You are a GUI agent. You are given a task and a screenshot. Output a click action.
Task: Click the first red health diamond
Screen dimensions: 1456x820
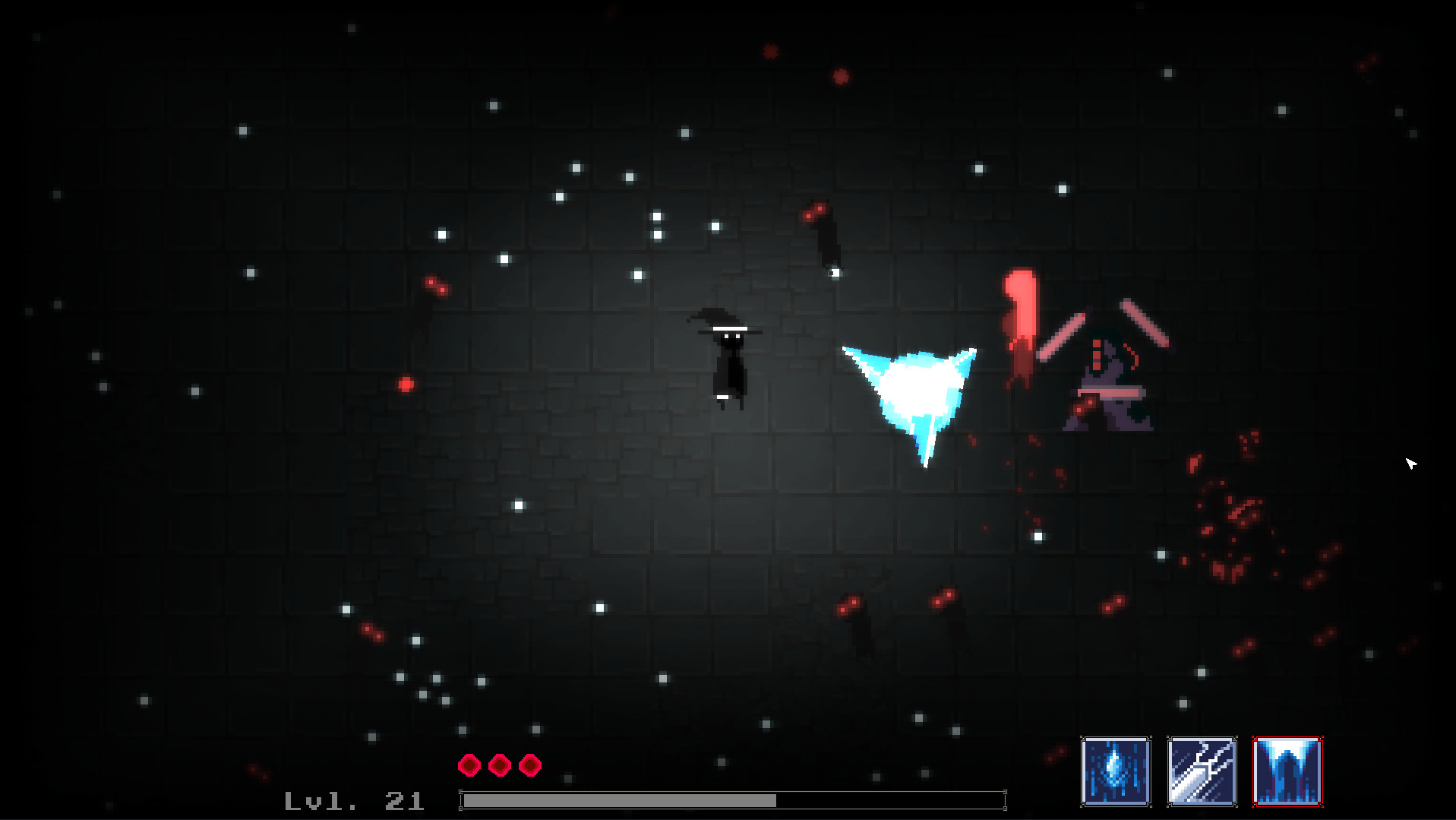469,764
